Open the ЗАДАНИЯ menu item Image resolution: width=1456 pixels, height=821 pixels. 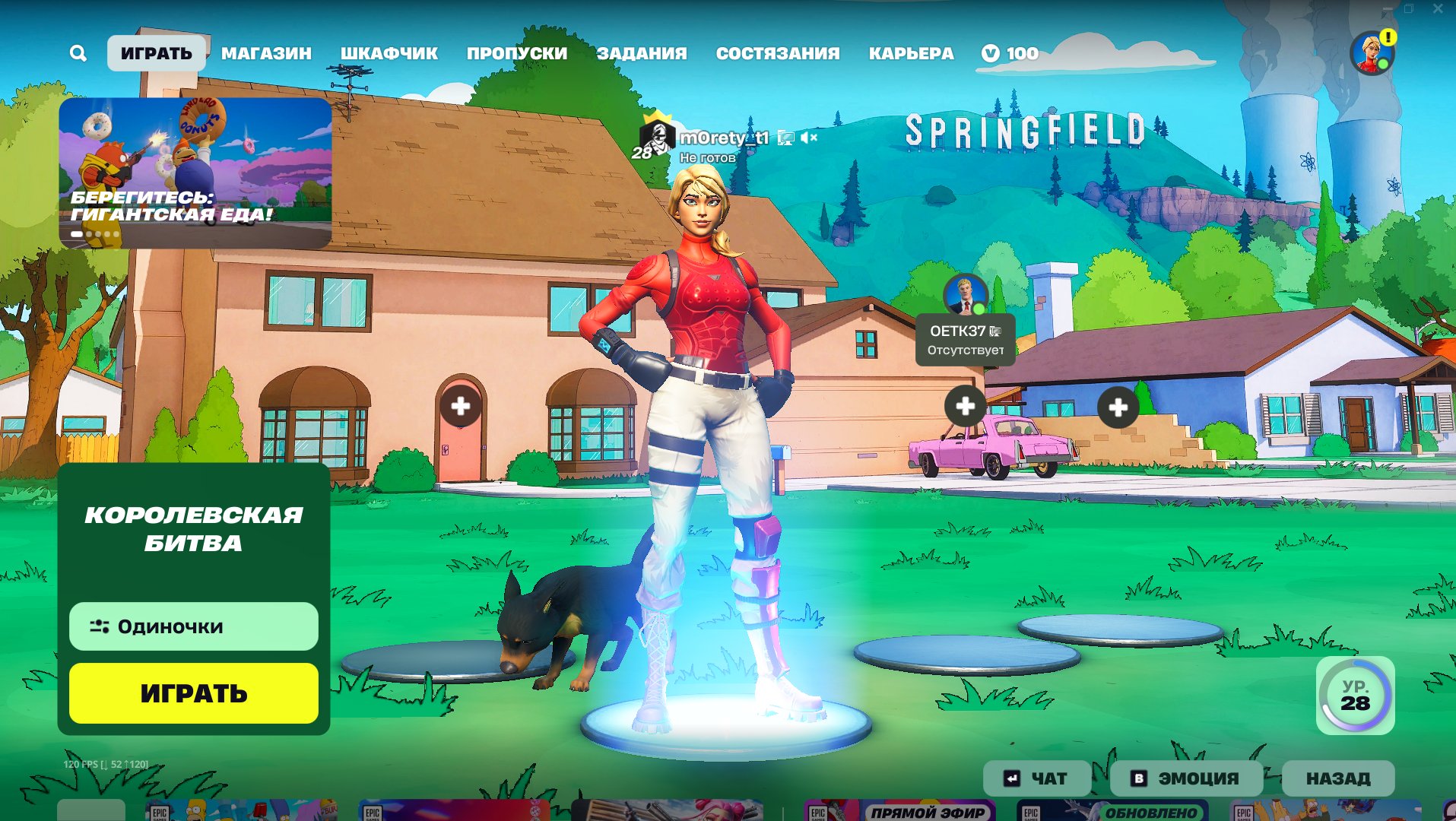tap(642, 53)
